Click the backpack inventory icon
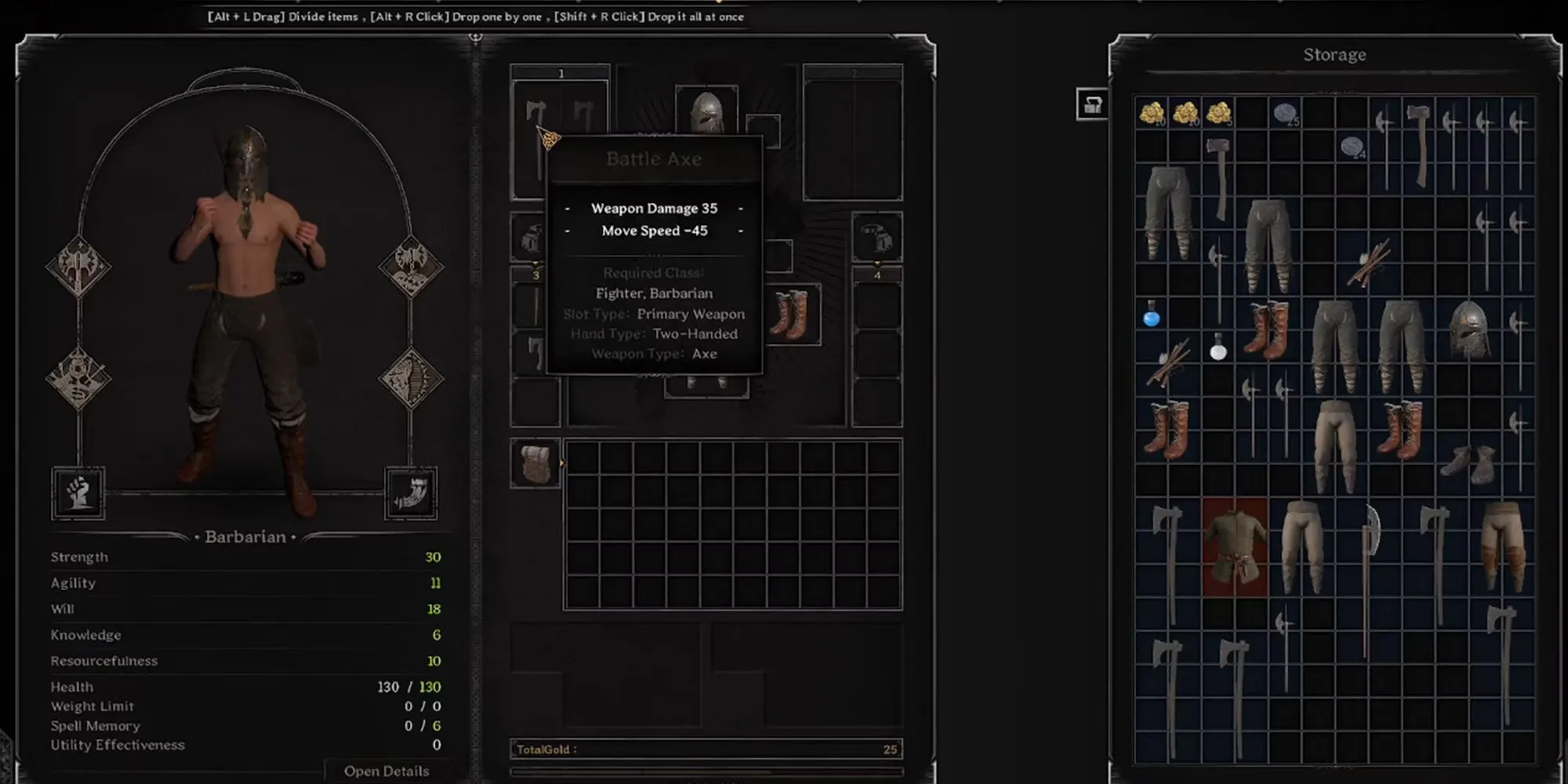 click(535, 463)
